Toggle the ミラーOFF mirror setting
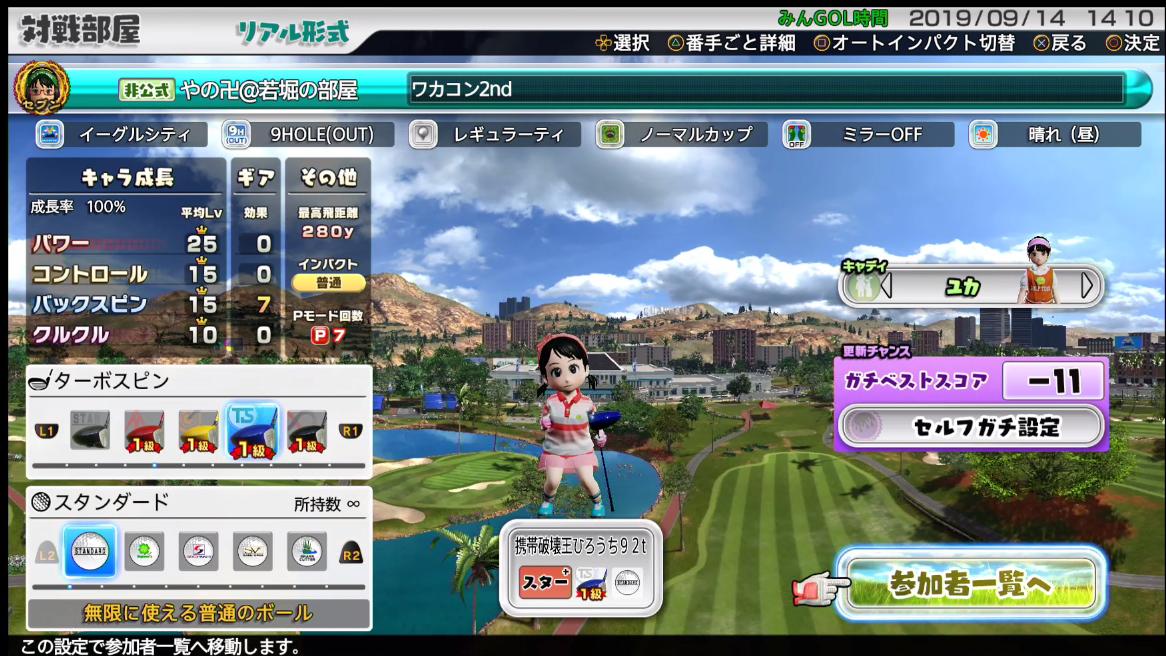Image resolution: width=1166 pixels, height=656 pixels. tap(867, 134)
